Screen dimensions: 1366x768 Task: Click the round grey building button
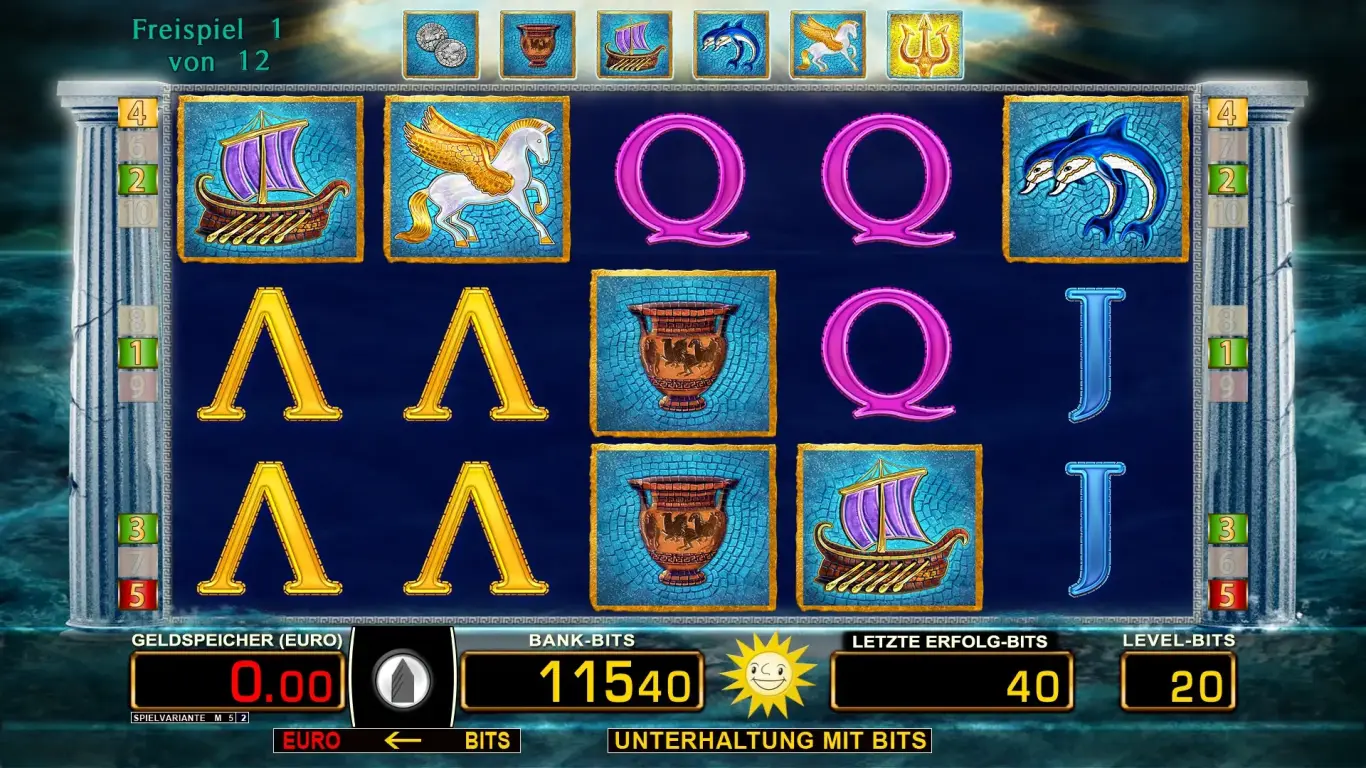(403, 681)
